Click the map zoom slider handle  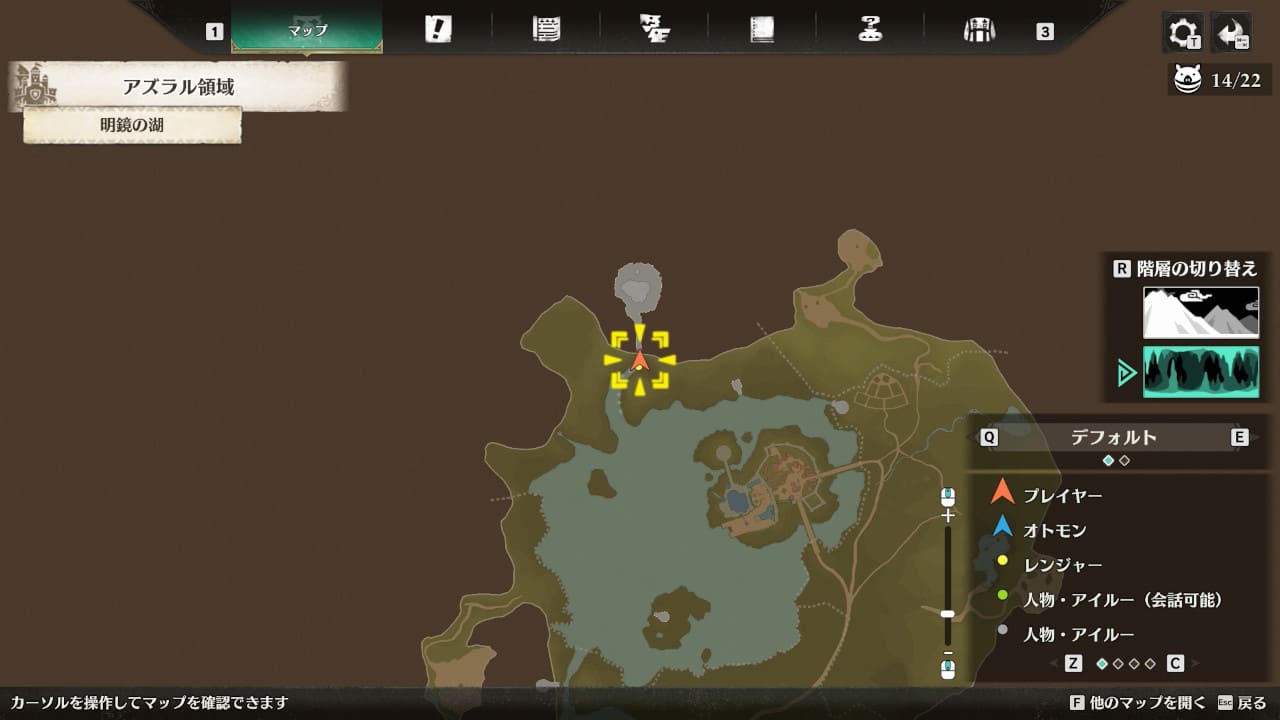pos(948,614)
